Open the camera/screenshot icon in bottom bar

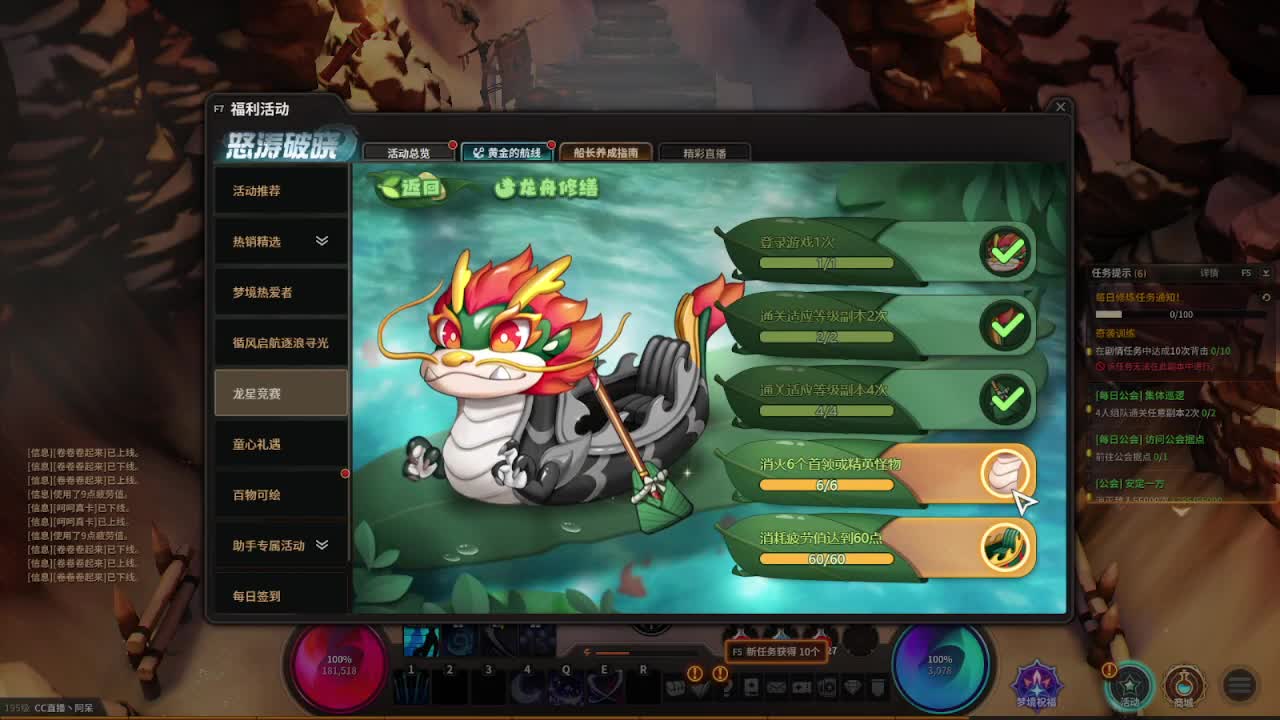click(802, 687)
